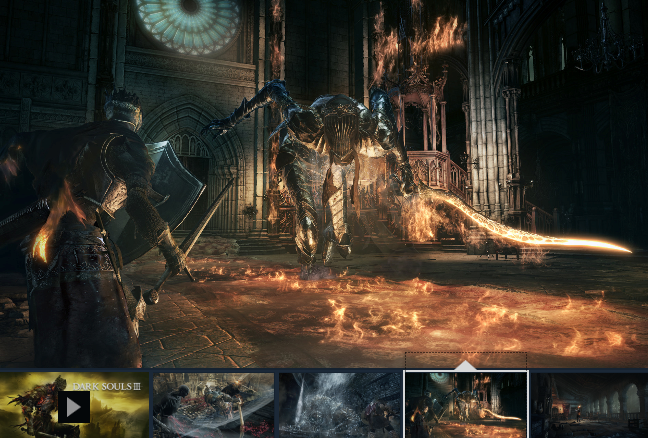Image resolution: width=648 pixels, height=438 pixels.
Task: Open the dark arched corridor screenshot thumbnail
Action: tap(590, 406)
